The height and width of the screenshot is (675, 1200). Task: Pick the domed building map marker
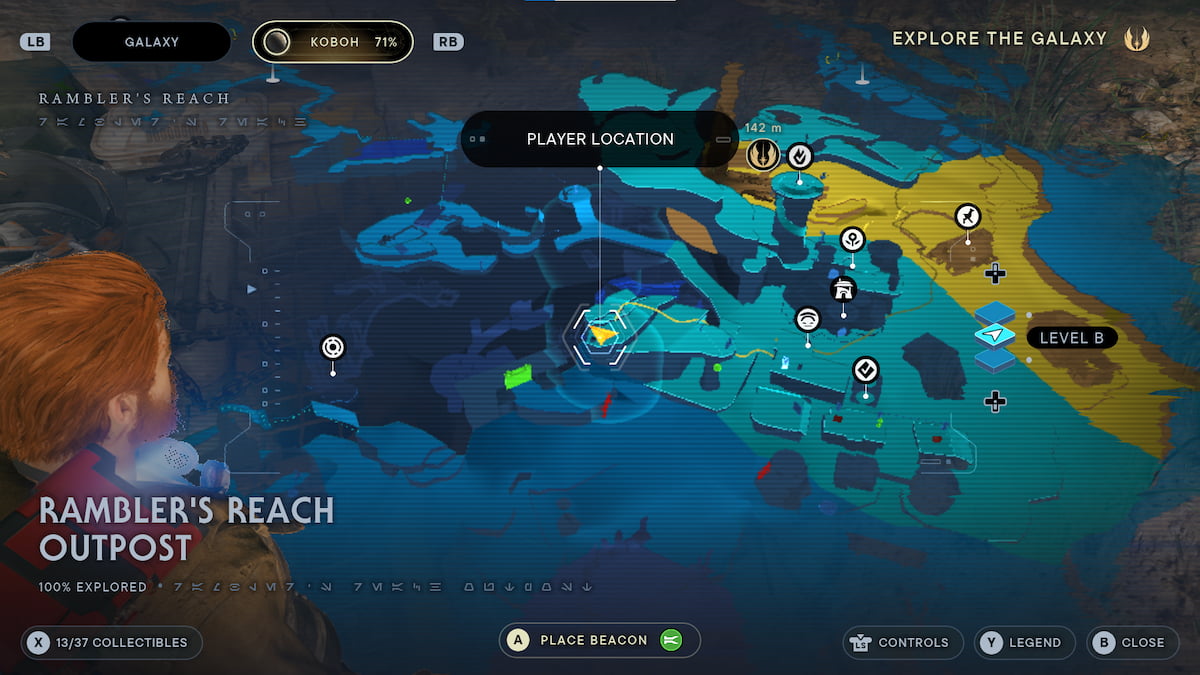(x=844, y=290)
